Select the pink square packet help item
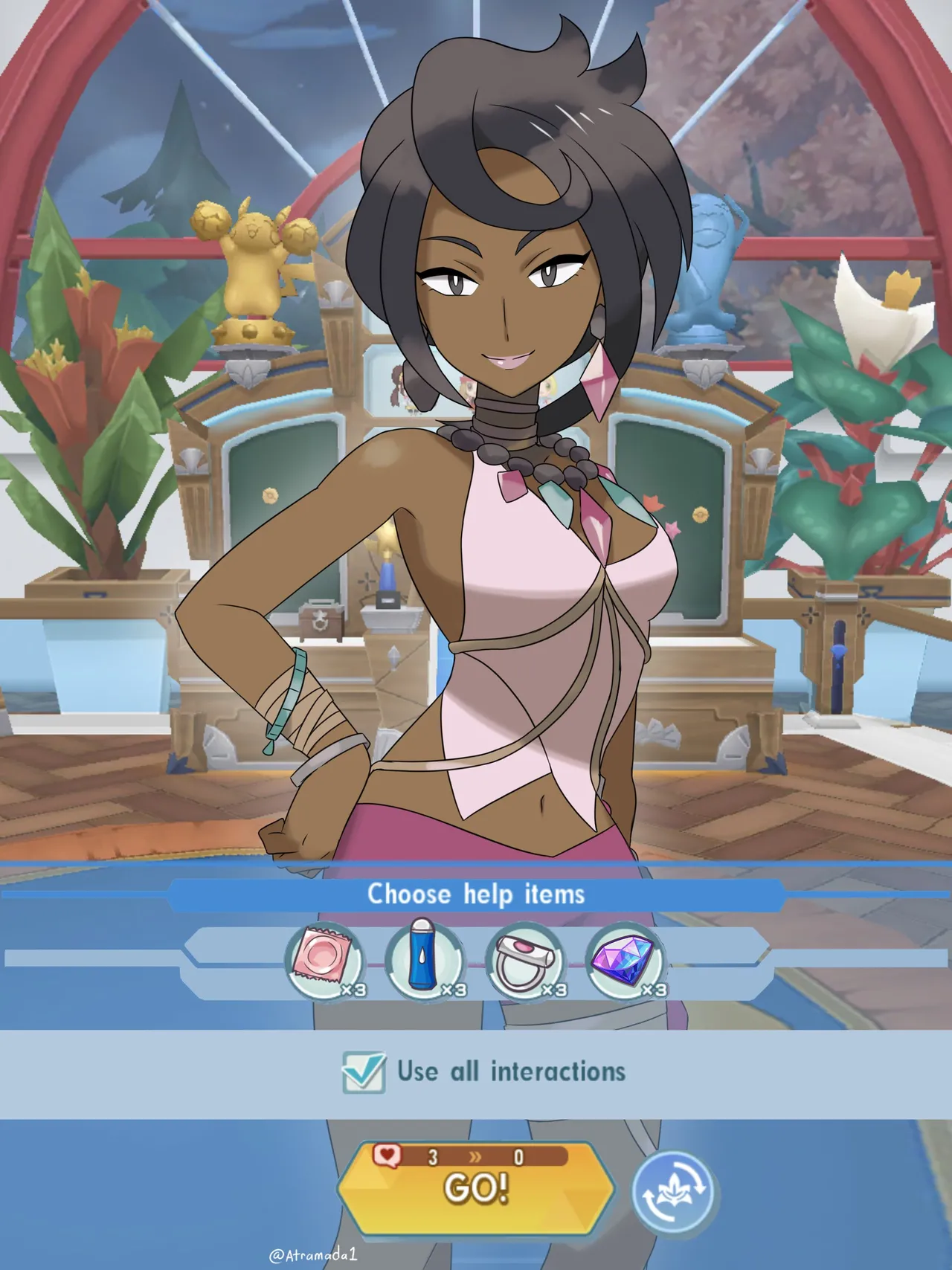 click(x=324, y=961)
